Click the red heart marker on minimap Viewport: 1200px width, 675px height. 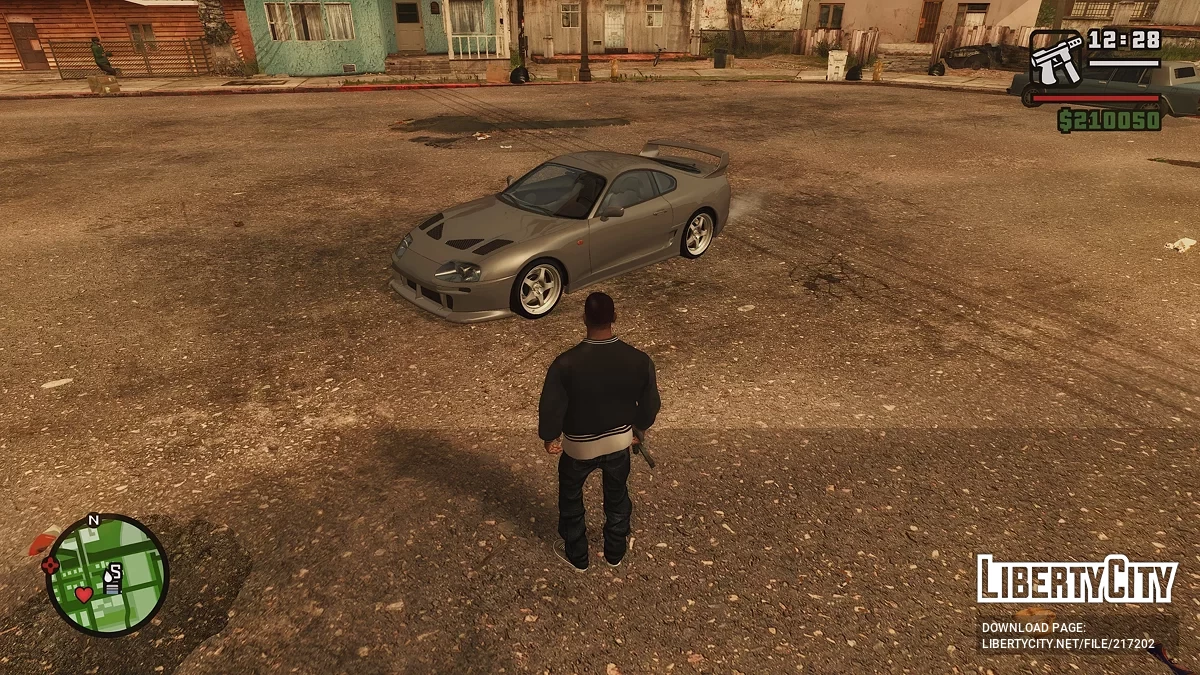coord(84,594)
